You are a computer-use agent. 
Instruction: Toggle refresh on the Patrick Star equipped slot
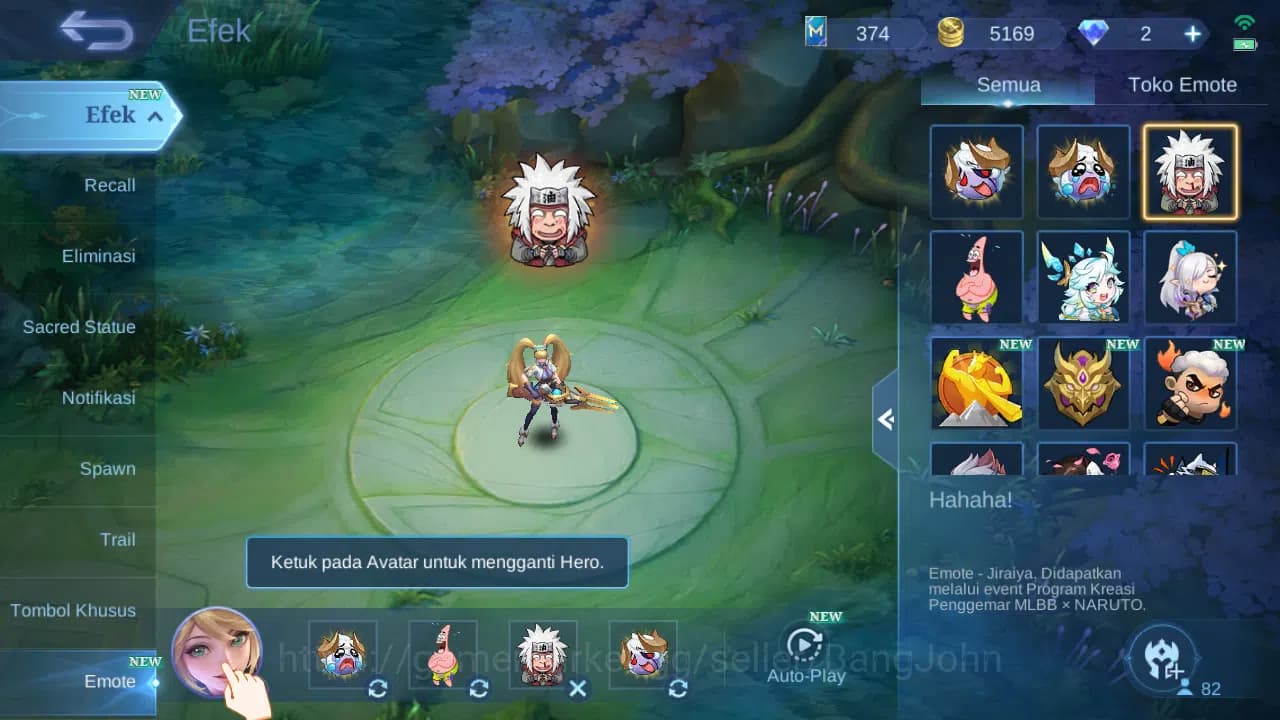click(478, 689)
